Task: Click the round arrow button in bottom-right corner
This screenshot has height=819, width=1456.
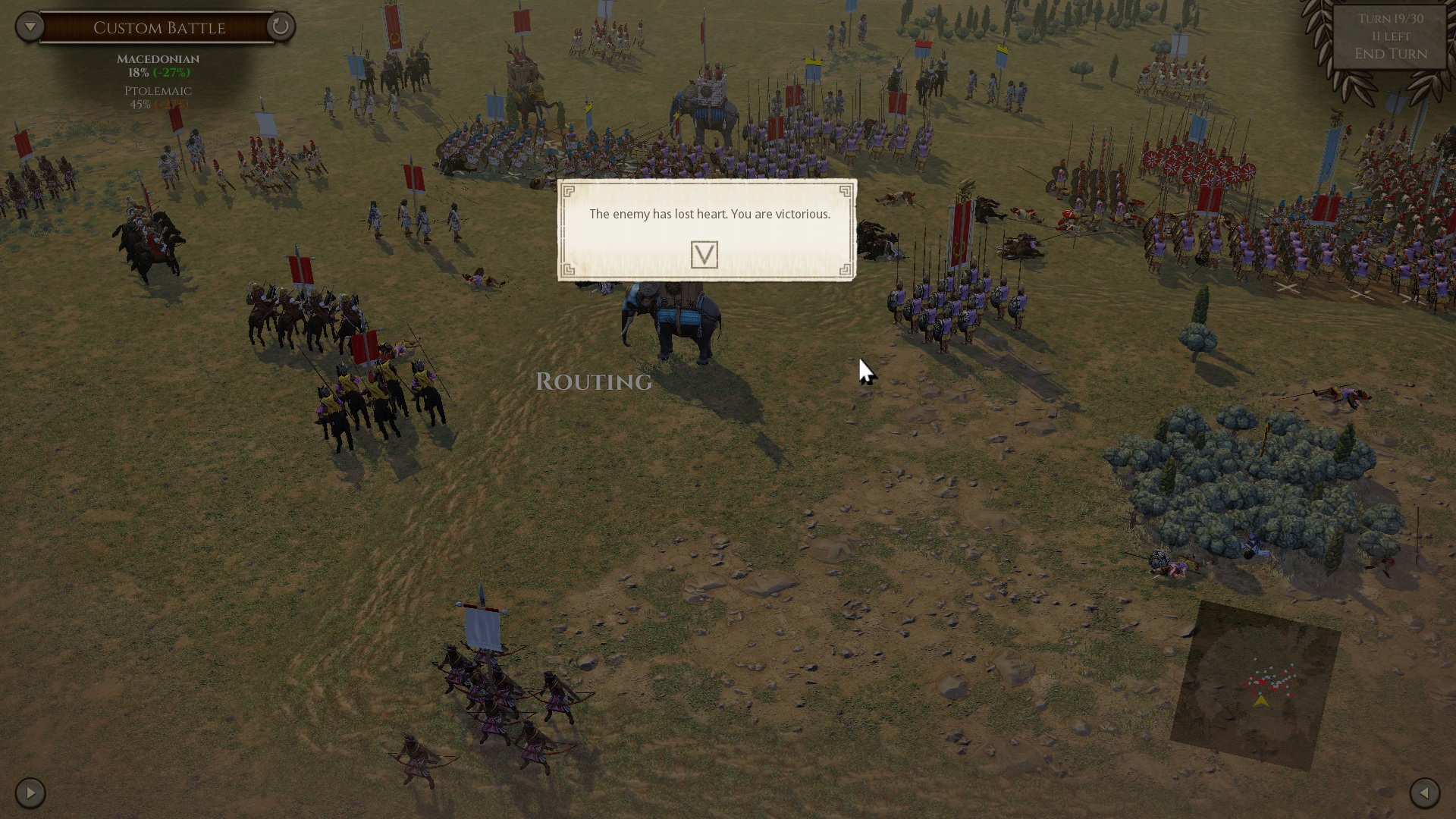Action: (1424, 793)
